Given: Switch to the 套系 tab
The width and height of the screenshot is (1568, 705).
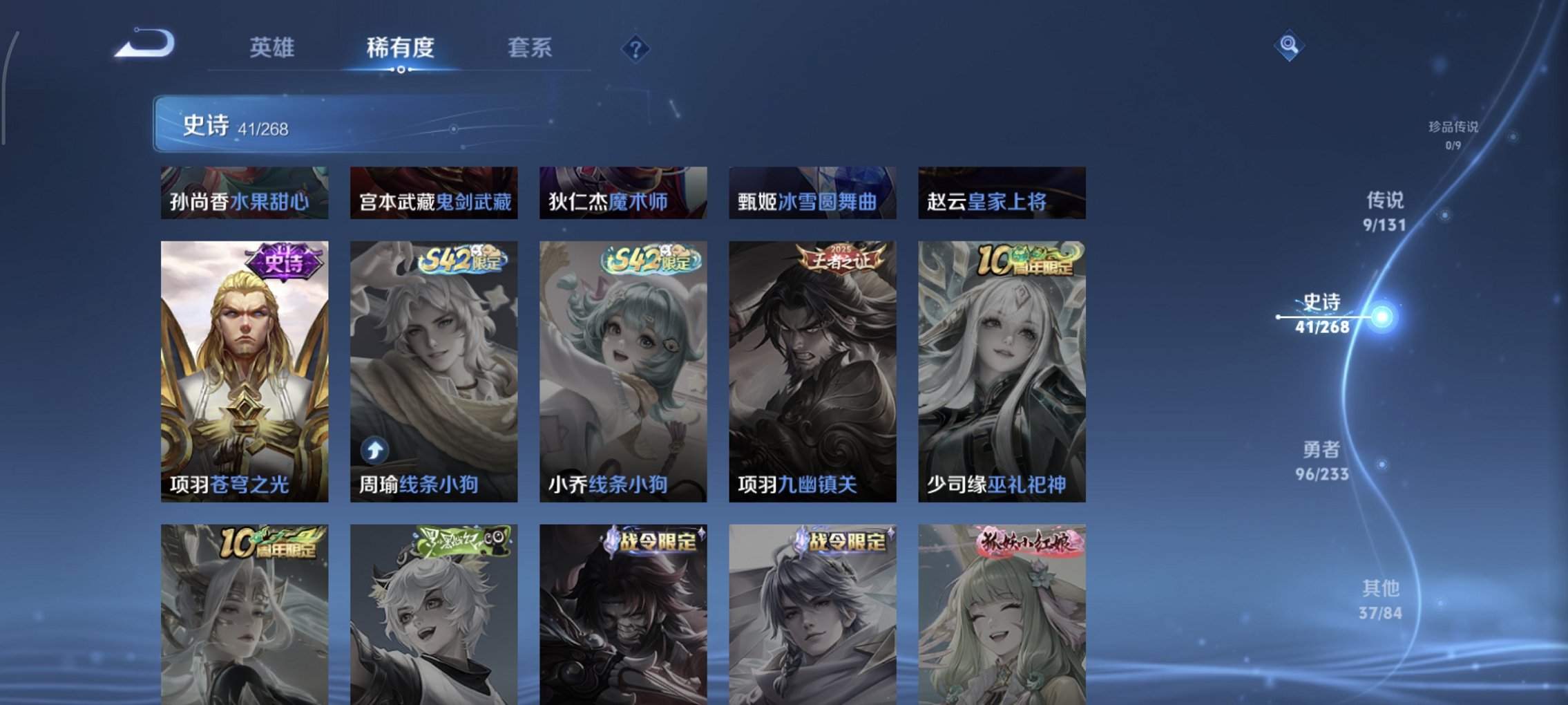Looking at the screenshot, I should tap(528, 48).
